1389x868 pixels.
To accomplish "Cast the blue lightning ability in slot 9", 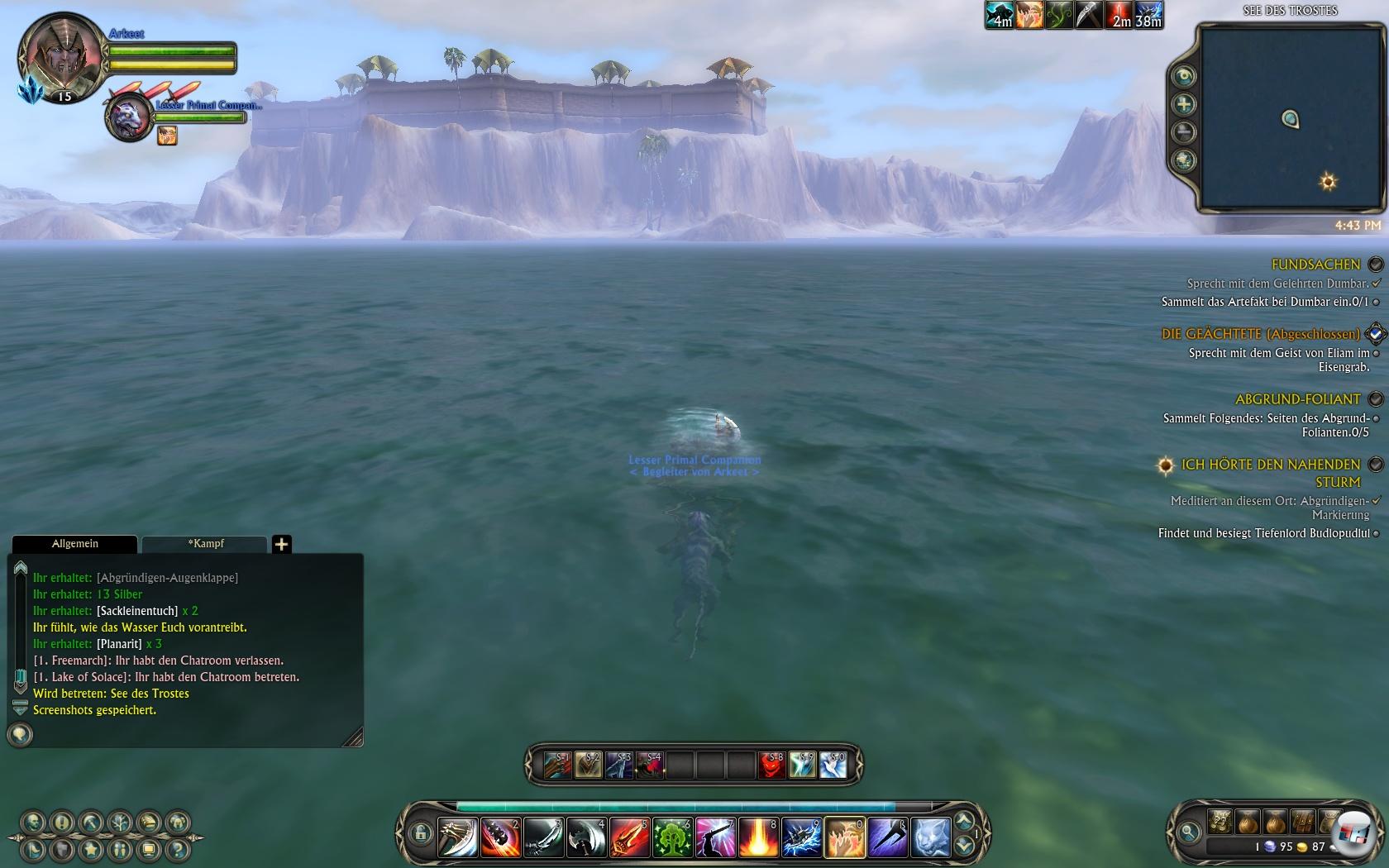I will click(801, 837).
